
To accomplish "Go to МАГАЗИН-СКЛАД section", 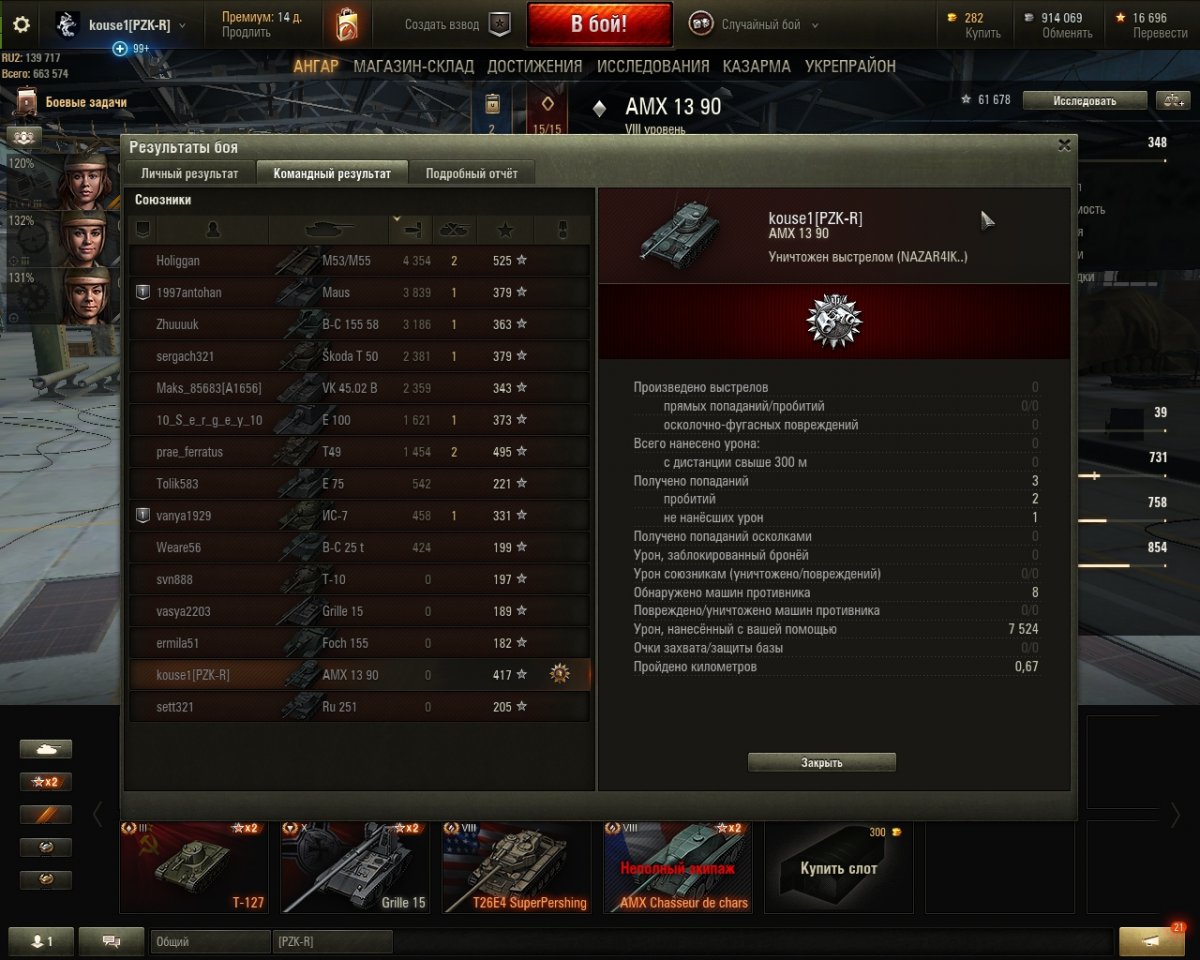I will [413, 66].
